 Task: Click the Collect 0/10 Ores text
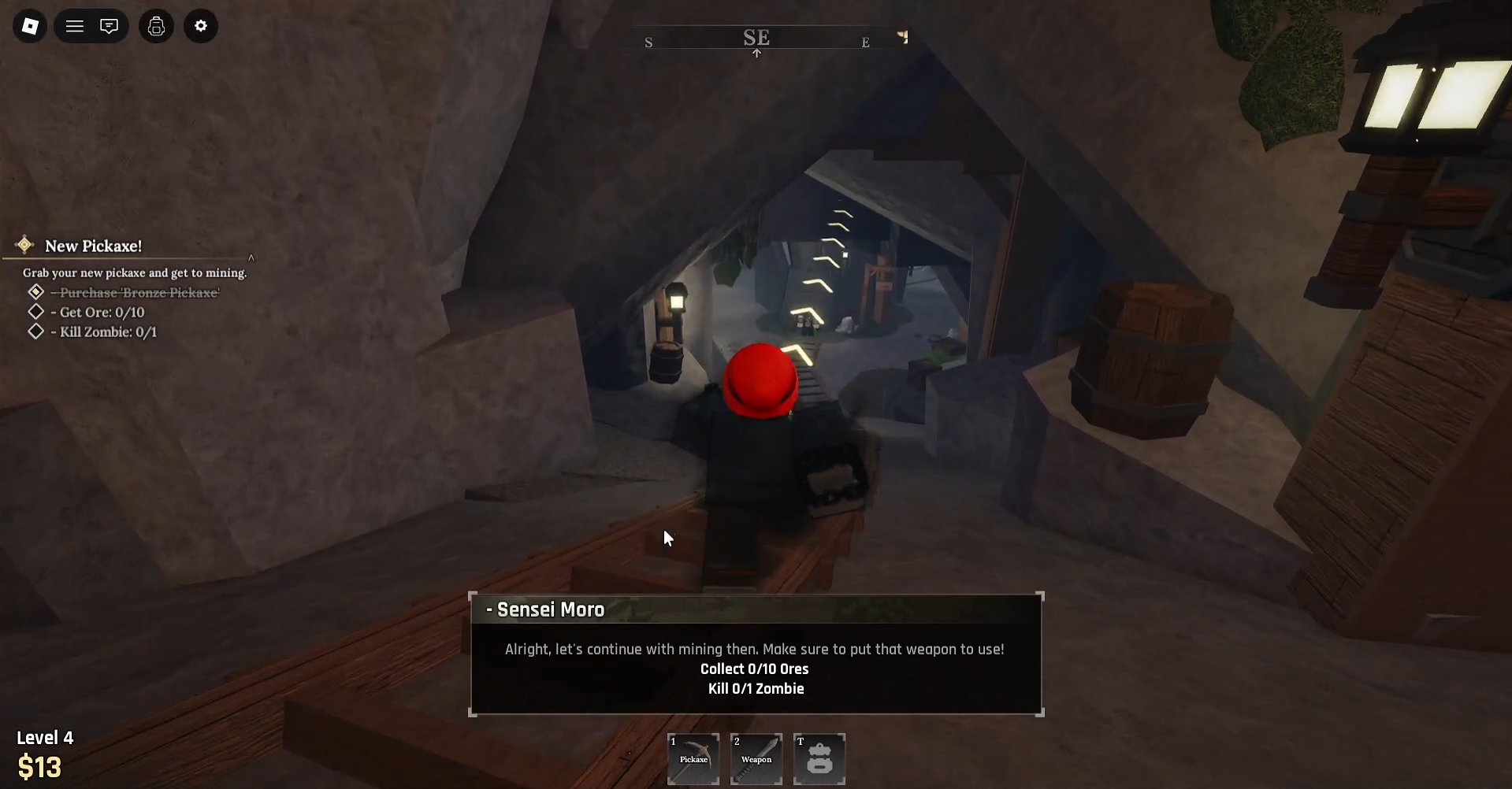pos(754,669)
